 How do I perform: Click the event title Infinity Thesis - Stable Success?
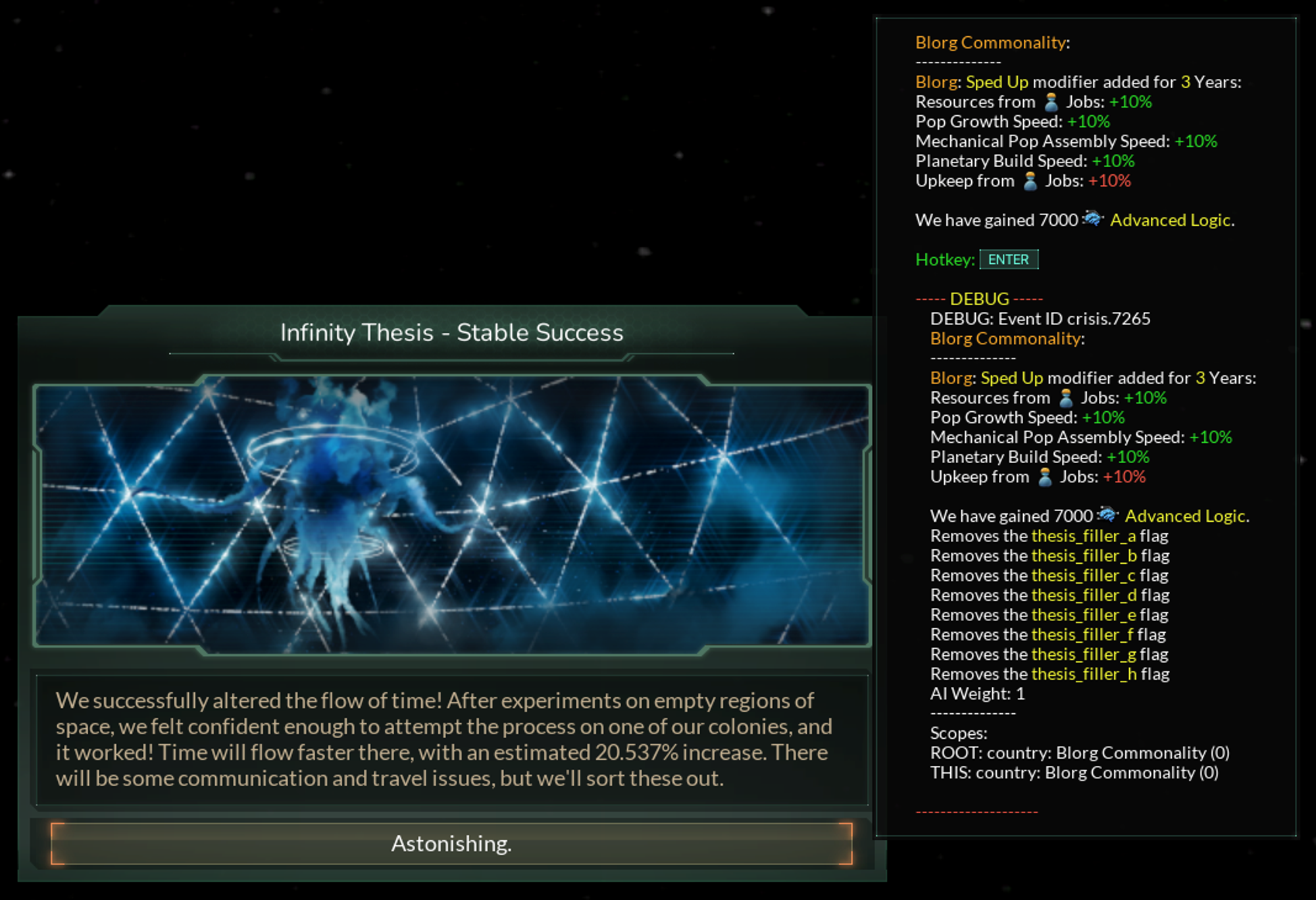453,333
